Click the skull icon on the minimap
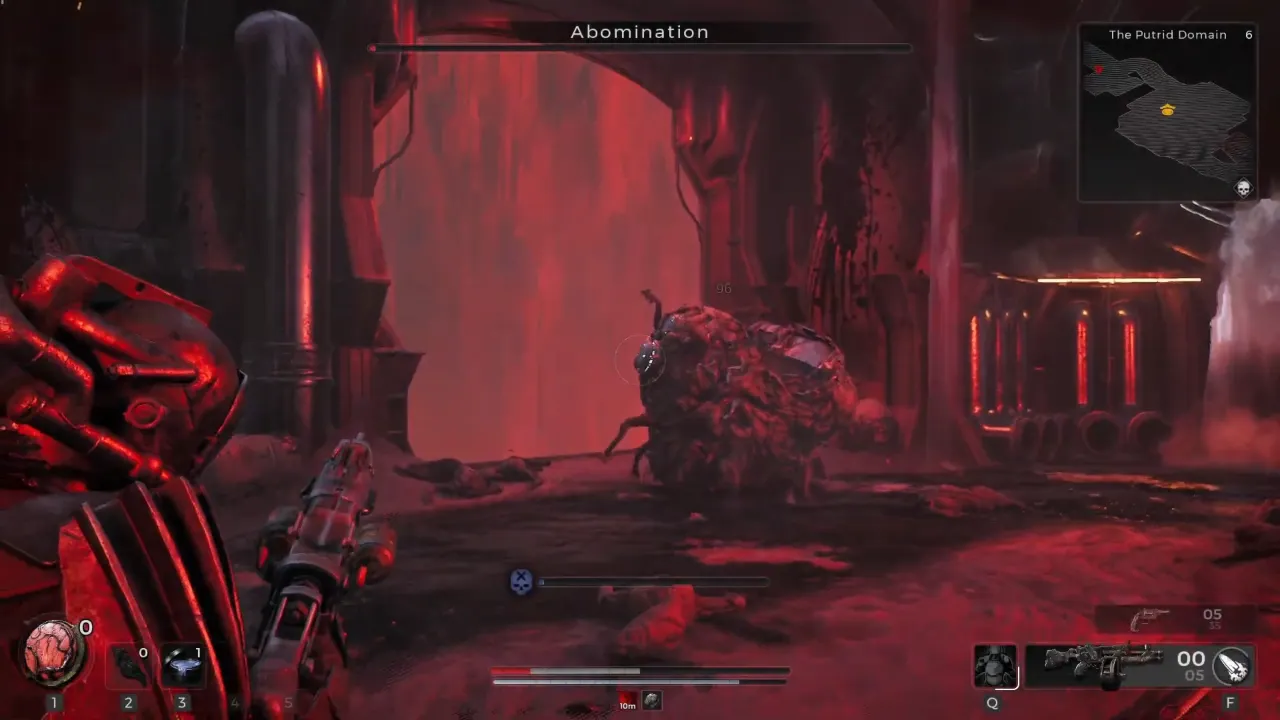This screenshot has width=1280, height=720. pos(1243,187)
